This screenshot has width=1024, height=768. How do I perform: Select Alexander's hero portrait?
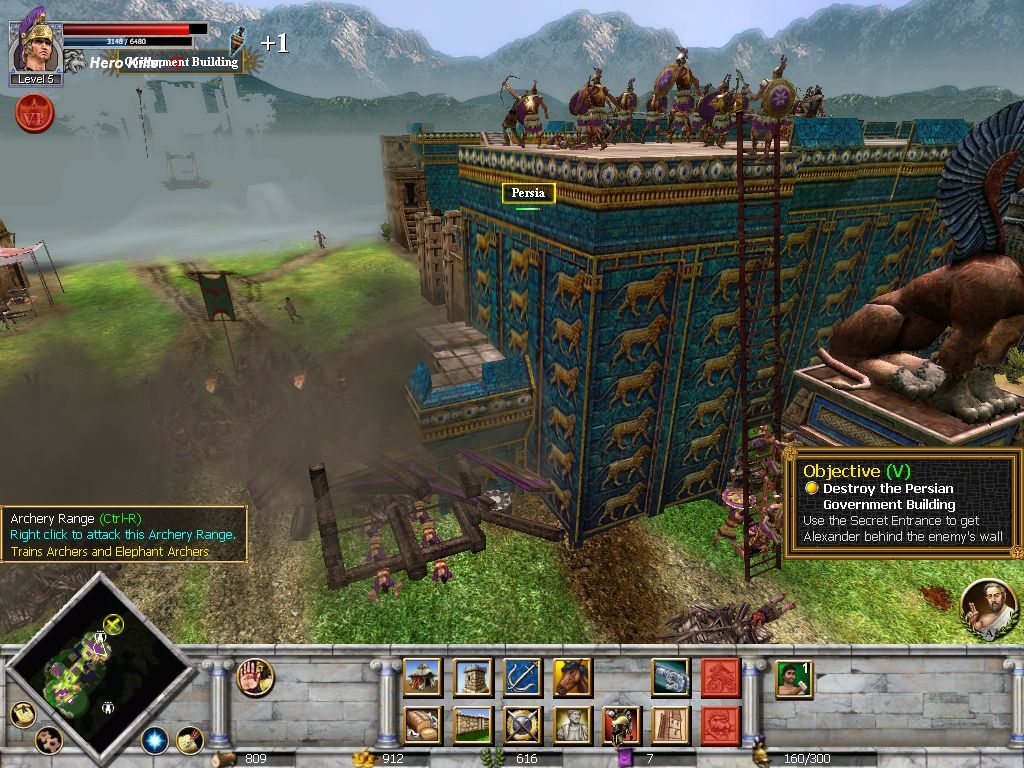pyautogui.click(x=36, y=45)
